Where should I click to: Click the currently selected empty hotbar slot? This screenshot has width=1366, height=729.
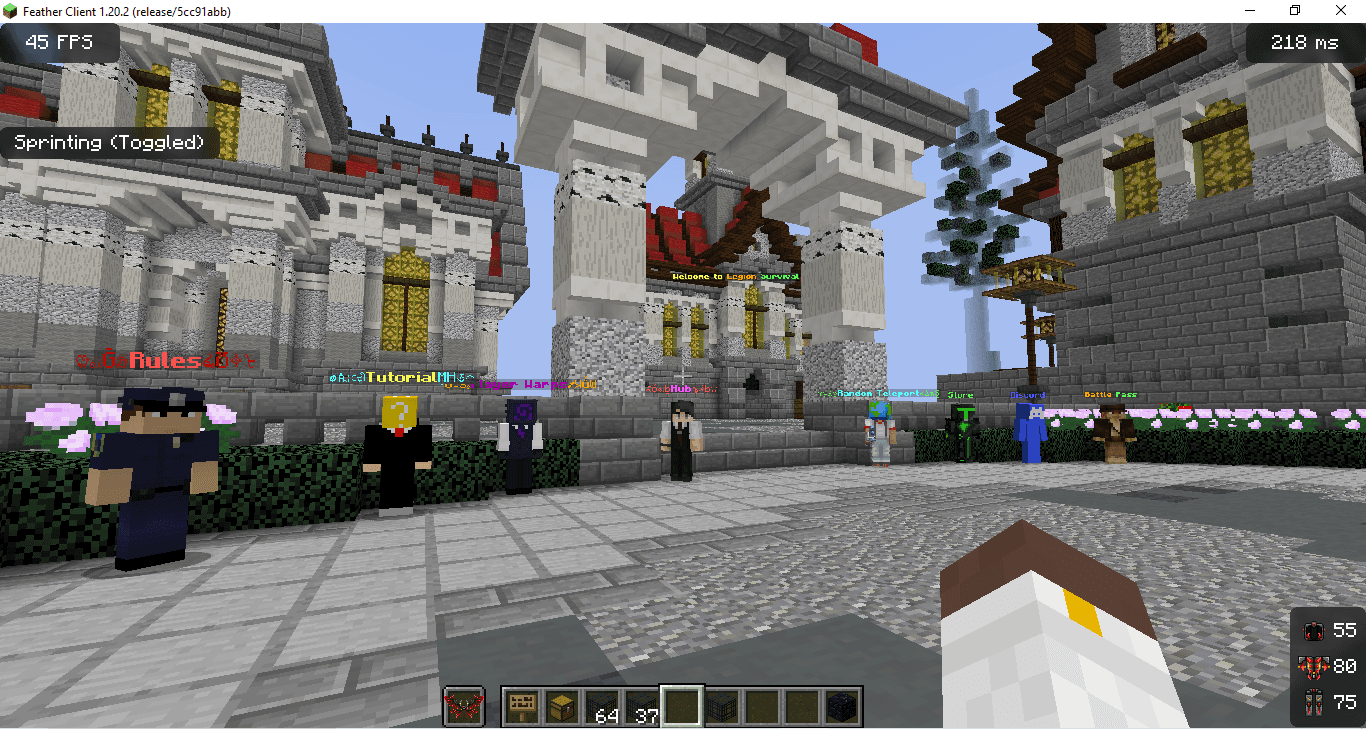coord(681,705)
